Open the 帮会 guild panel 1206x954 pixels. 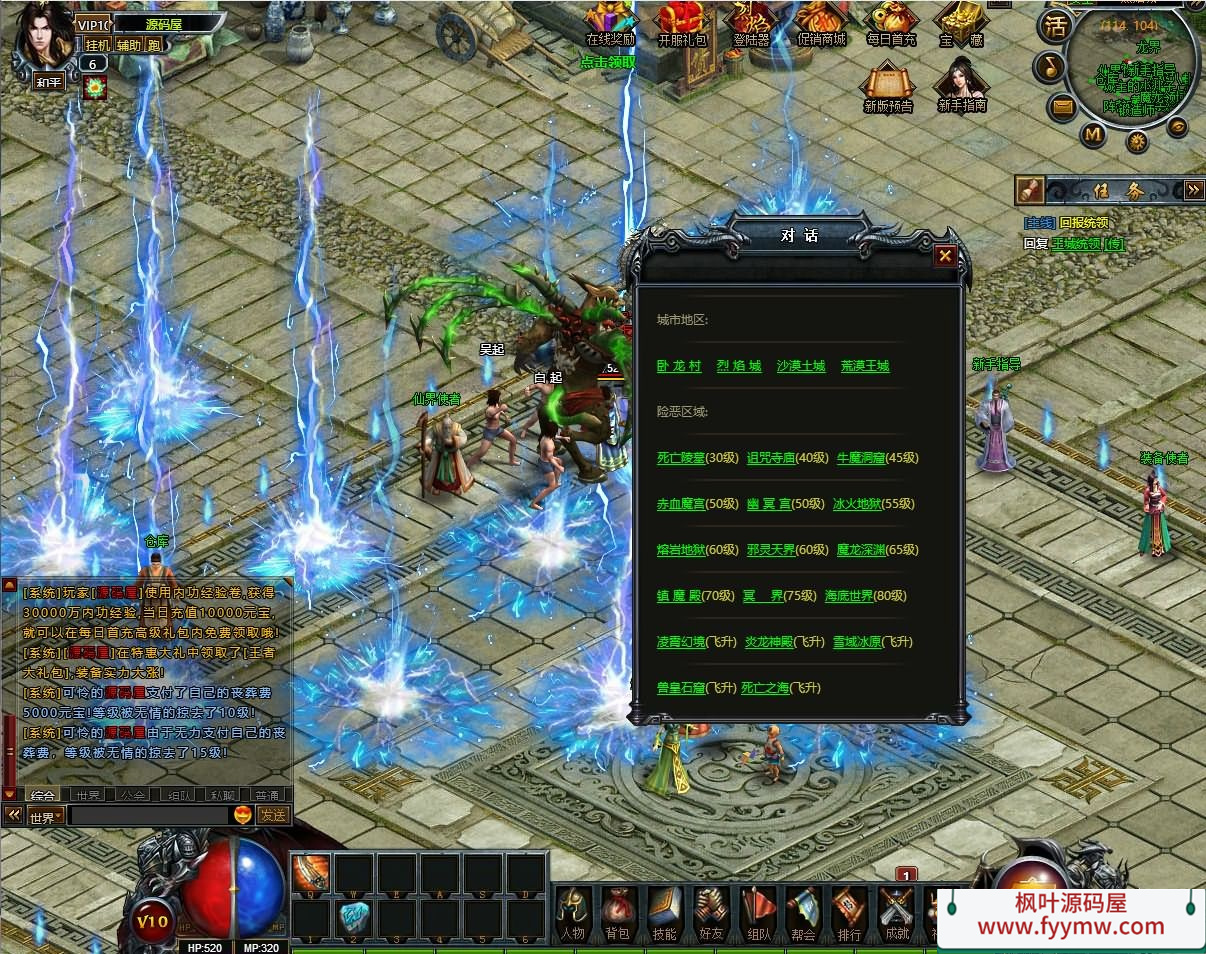coord(803,912)
